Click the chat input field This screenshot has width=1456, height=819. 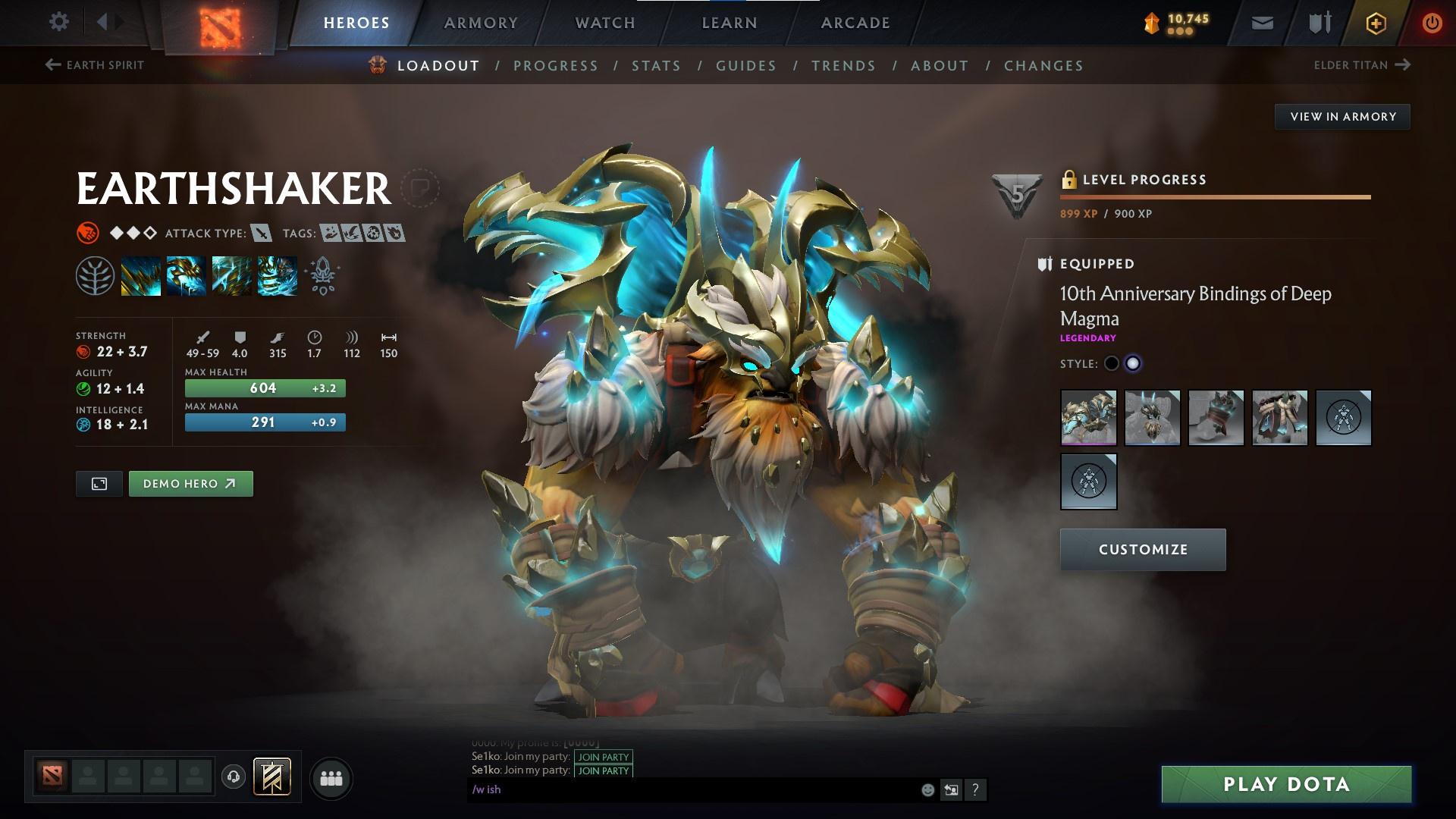[x=682, y=789]
